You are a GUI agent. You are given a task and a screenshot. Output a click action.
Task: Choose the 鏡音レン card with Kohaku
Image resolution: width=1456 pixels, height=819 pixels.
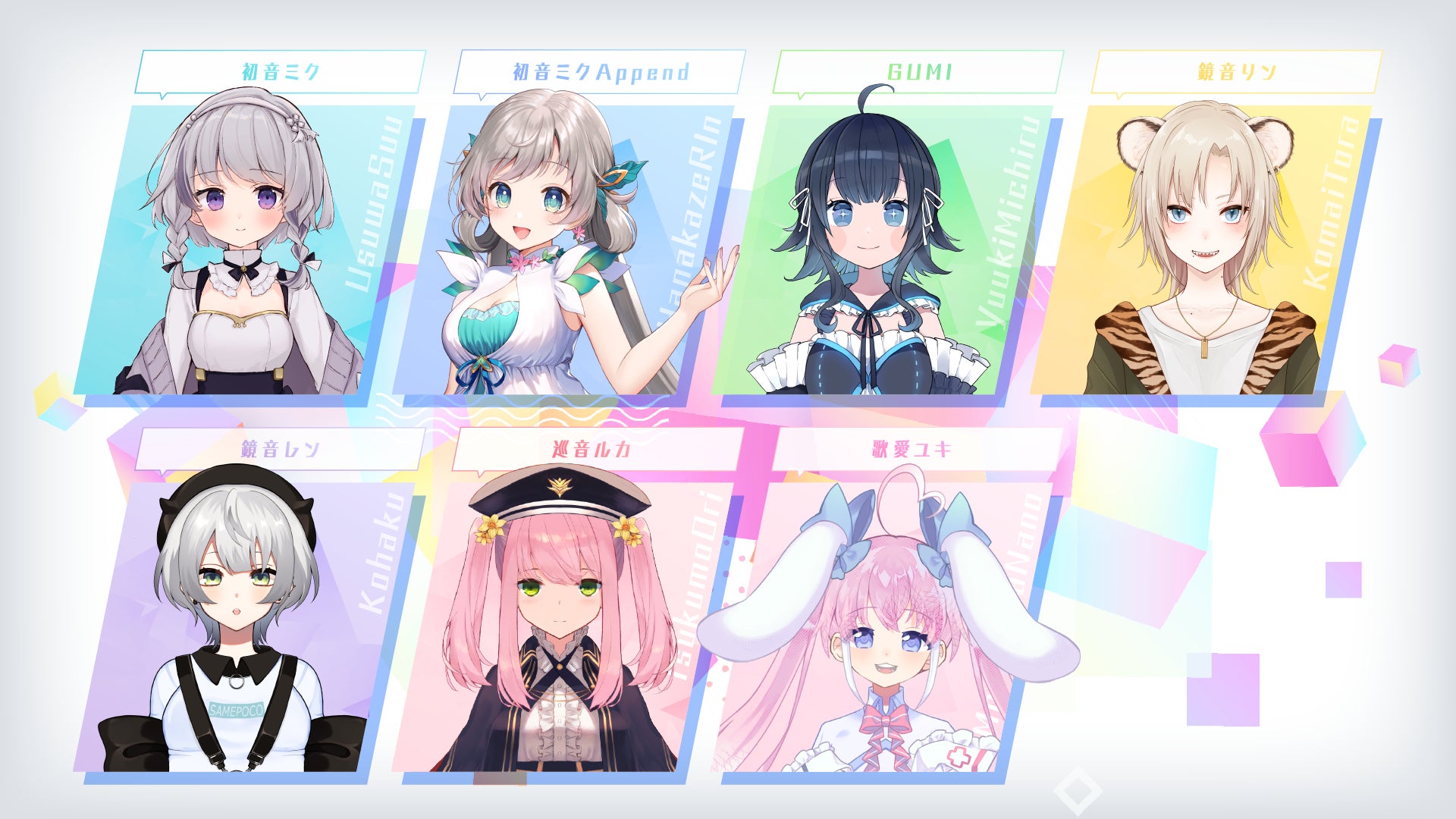pyautogui.click(x=246, y=626)
